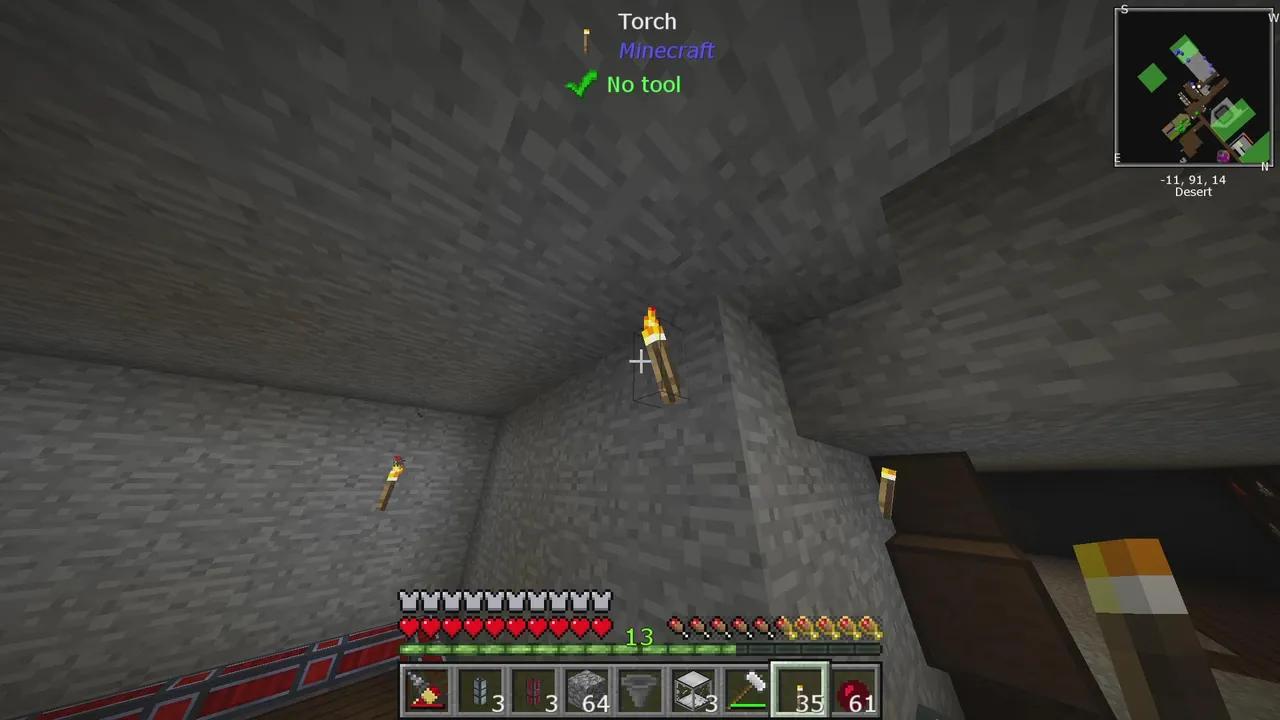
Task: Select the glass frame block item
Action: tap(691, 690)
